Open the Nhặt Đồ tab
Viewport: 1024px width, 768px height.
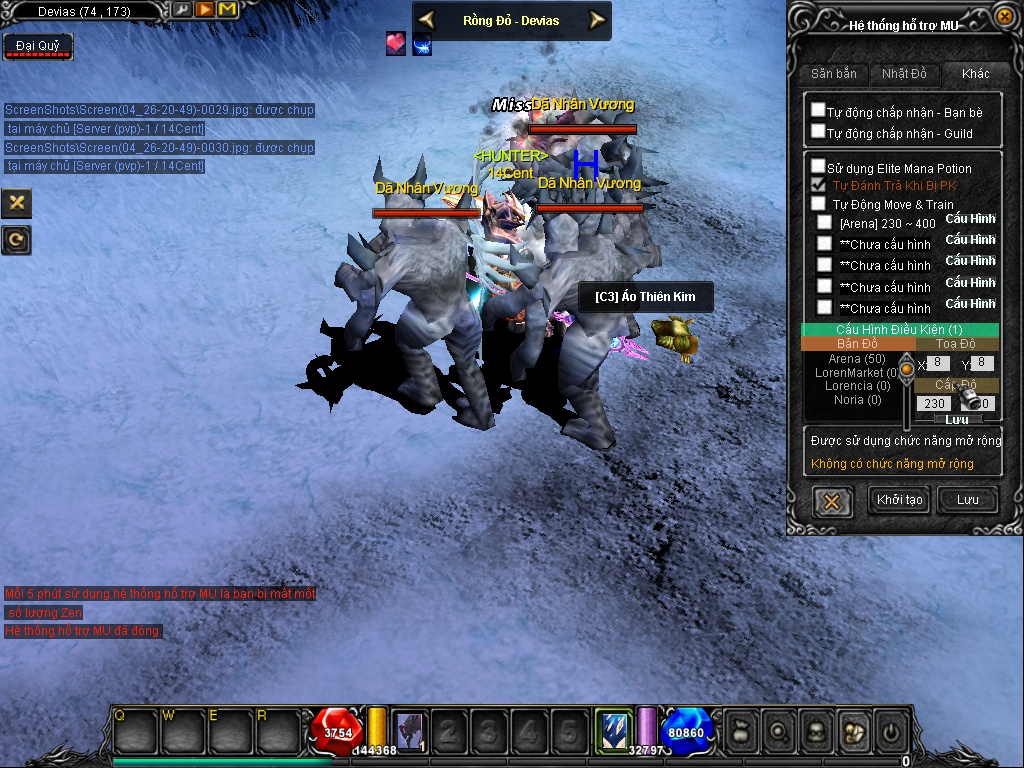click(x=904, y=74)
